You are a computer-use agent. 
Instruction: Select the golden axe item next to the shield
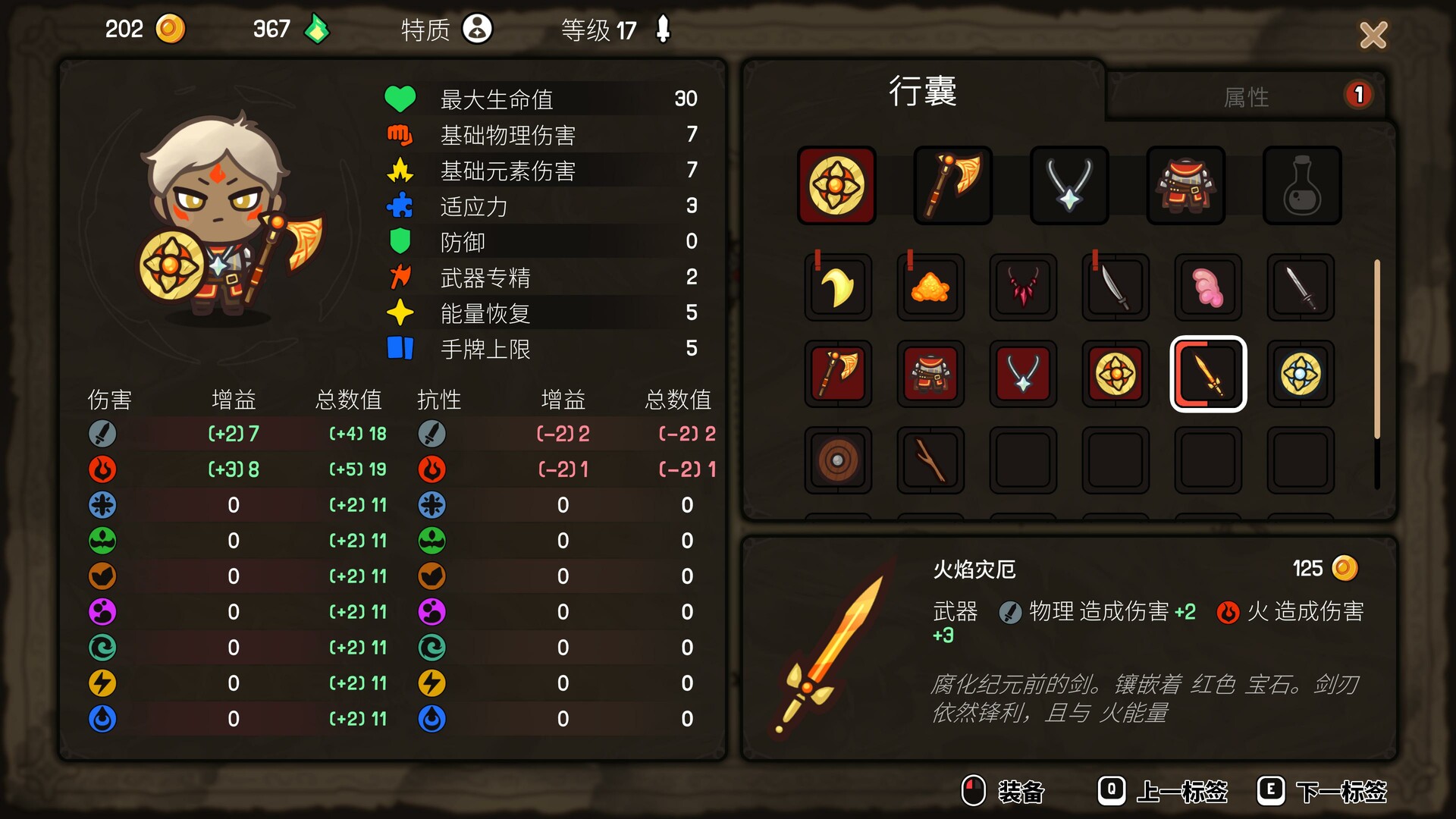[x=952, y=184]
